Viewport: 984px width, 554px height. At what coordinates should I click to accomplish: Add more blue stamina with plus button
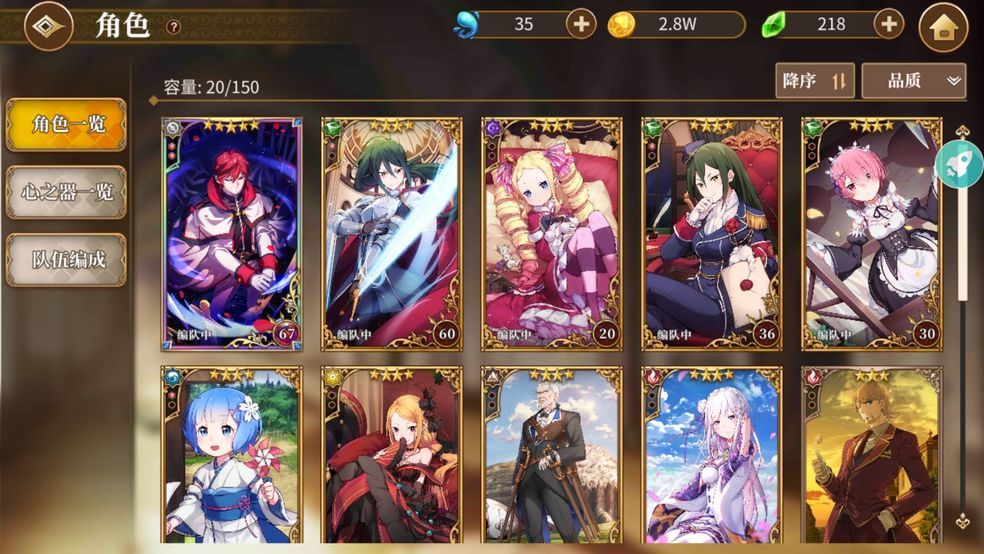[581, 24]
